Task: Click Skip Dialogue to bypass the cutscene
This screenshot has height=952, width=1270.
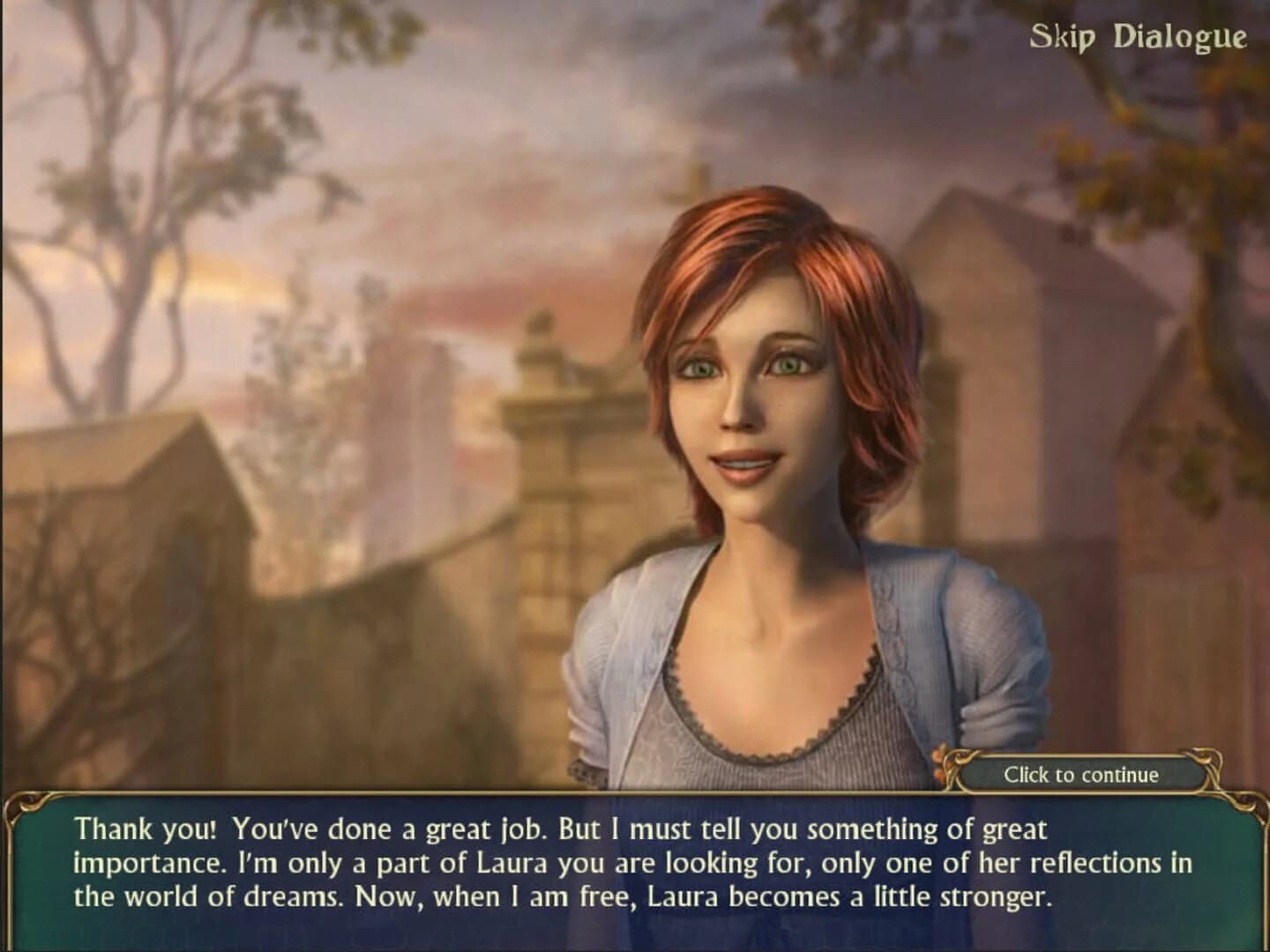Action: tap(1137, 37)
